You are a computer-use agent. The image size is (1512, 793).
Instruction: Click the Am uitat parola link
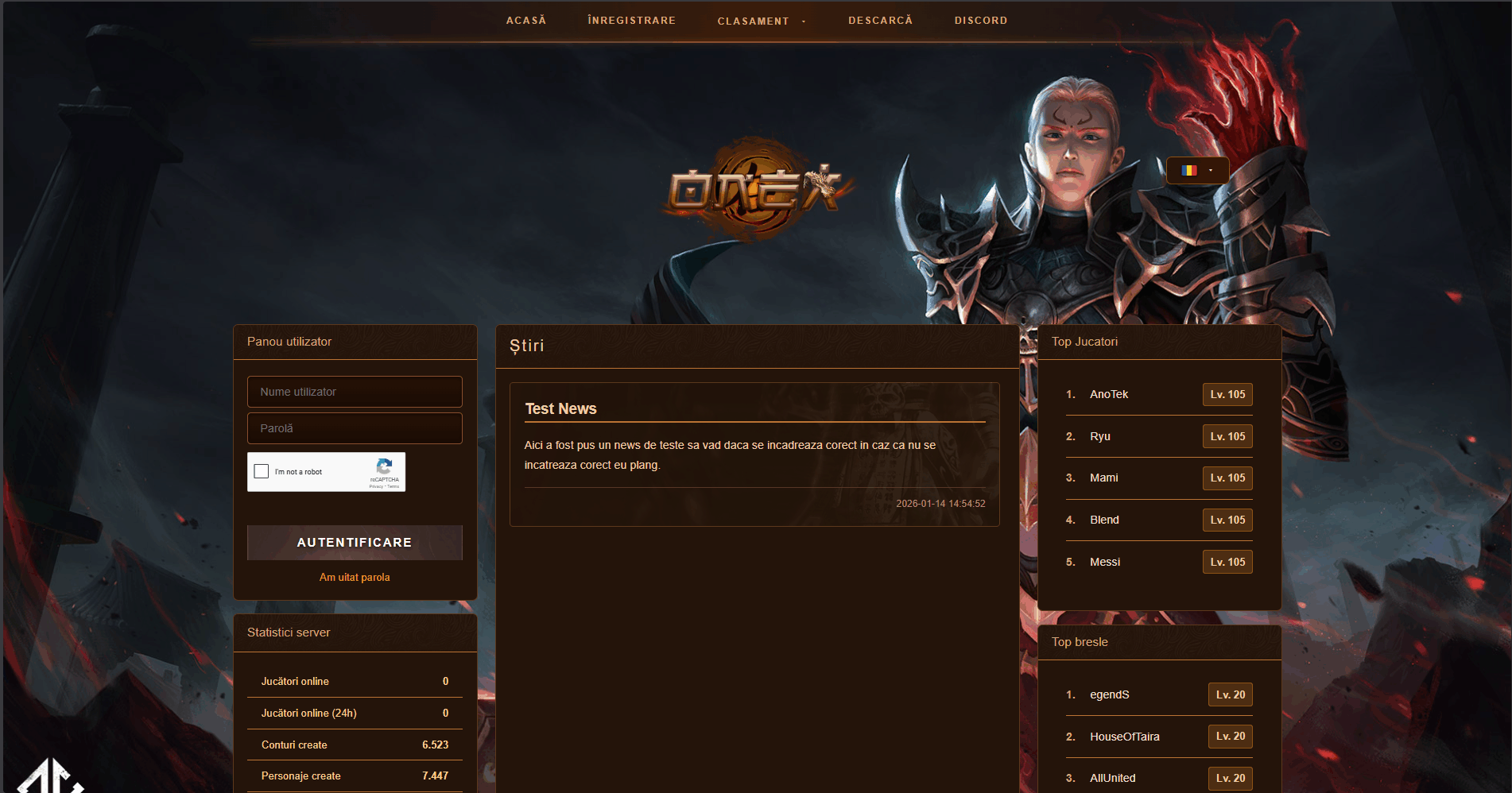[355, 577]
